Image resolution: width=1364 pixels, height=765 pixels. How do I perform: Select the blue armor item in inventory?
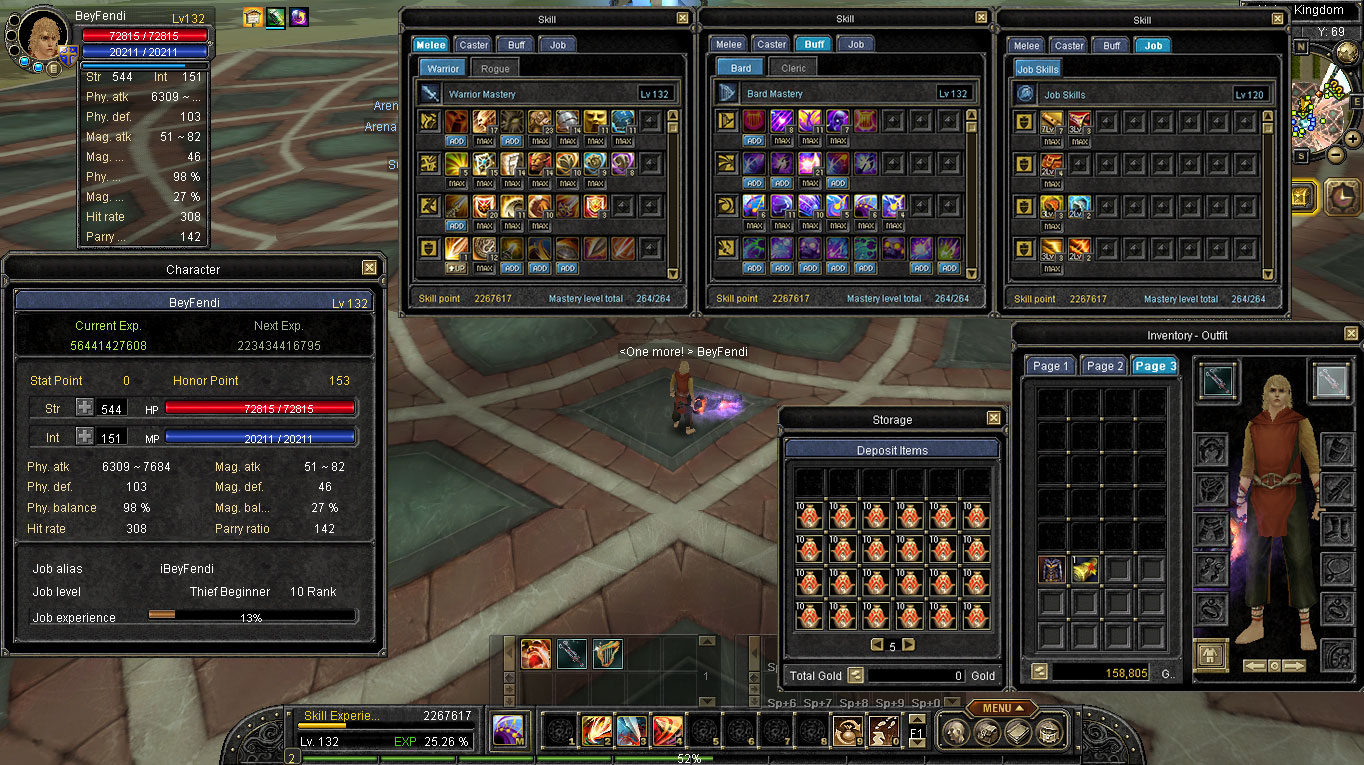1052,570
